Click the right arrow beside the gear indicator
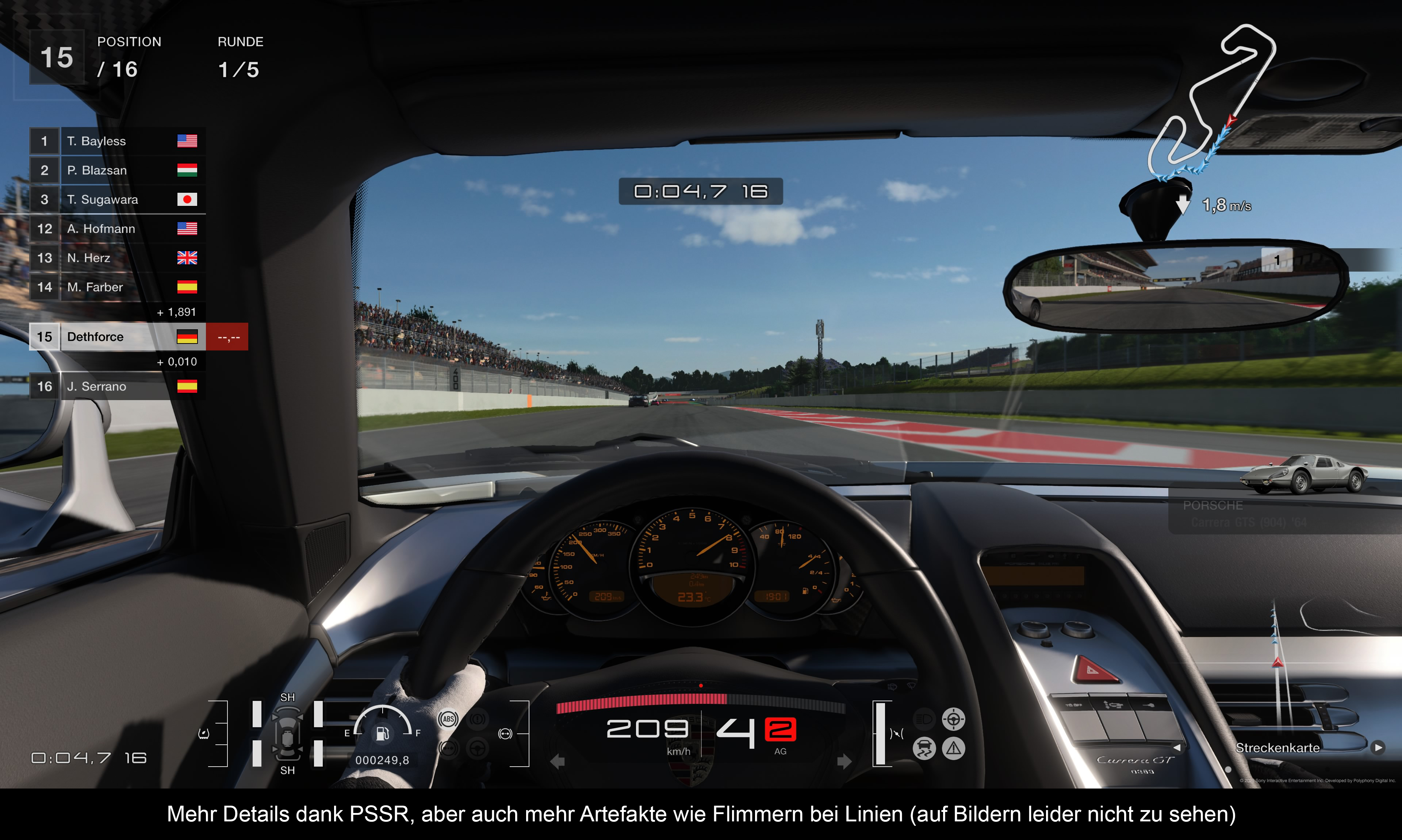1402x840 pixels. pyautogui.click(x=844, y=761)
